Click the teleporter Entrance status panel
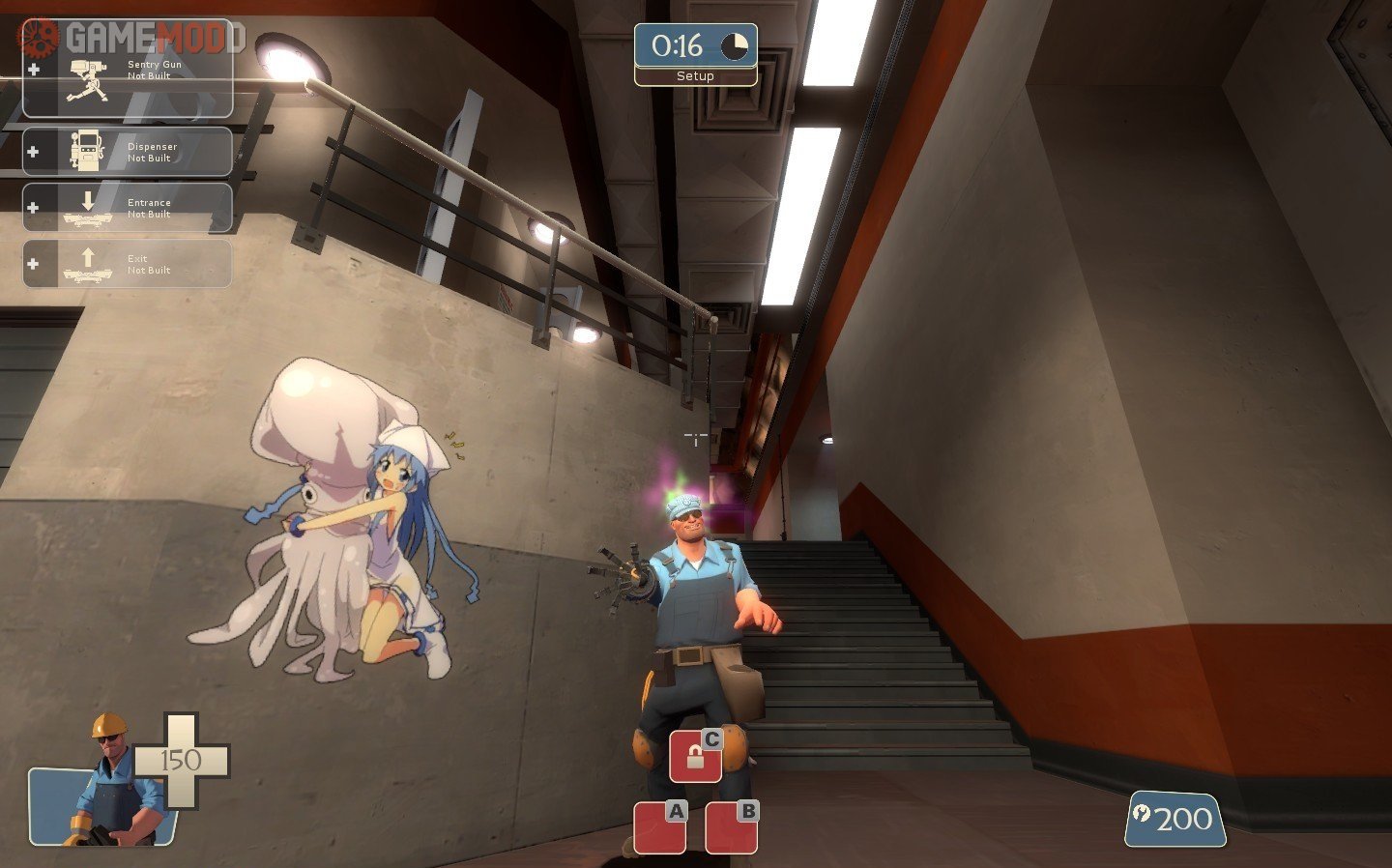 point(128,208)
